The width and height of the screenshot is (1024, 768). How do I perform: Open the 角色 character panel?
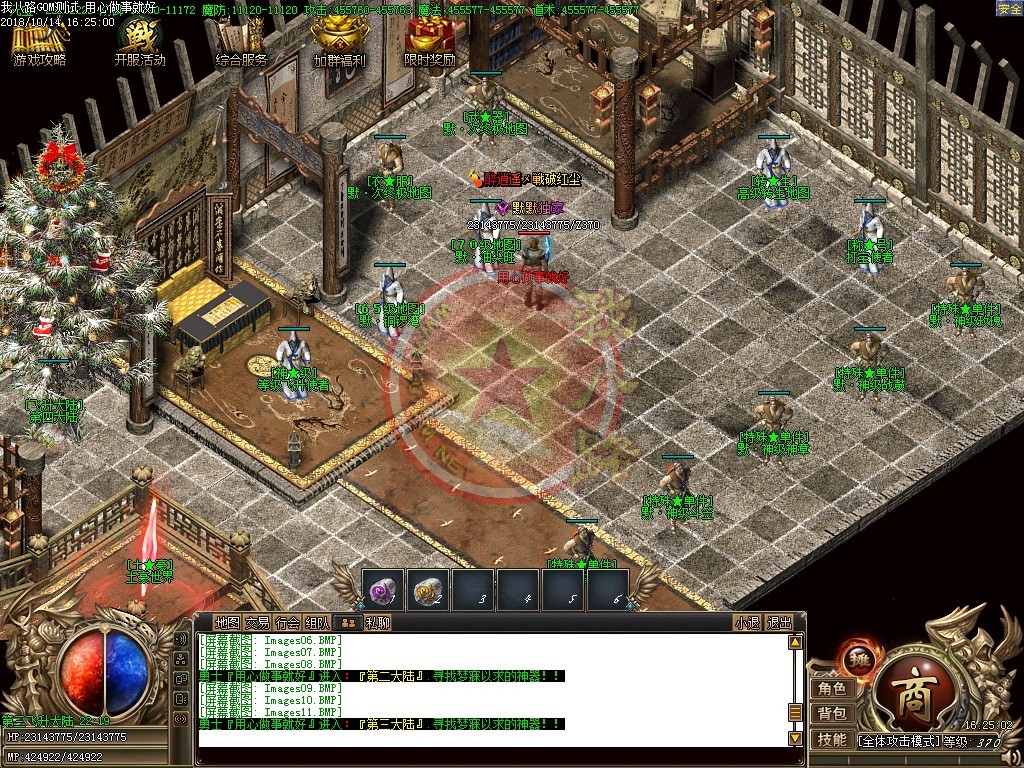pyautogui.click(x=832, y=688)
